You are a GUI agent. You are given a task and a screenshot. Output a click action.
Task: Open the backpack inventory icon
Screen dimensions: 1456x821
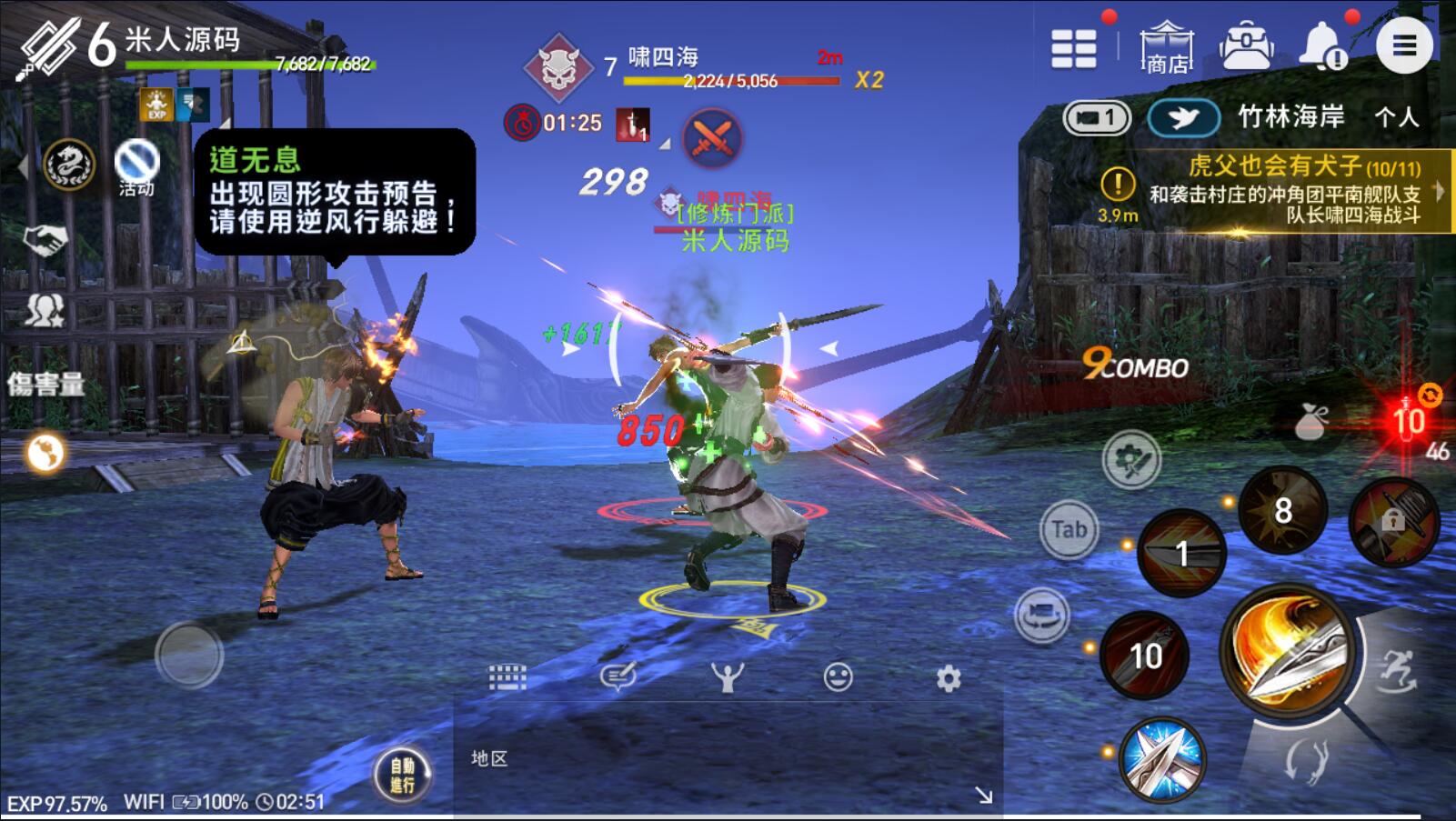tap(1246, 45)
